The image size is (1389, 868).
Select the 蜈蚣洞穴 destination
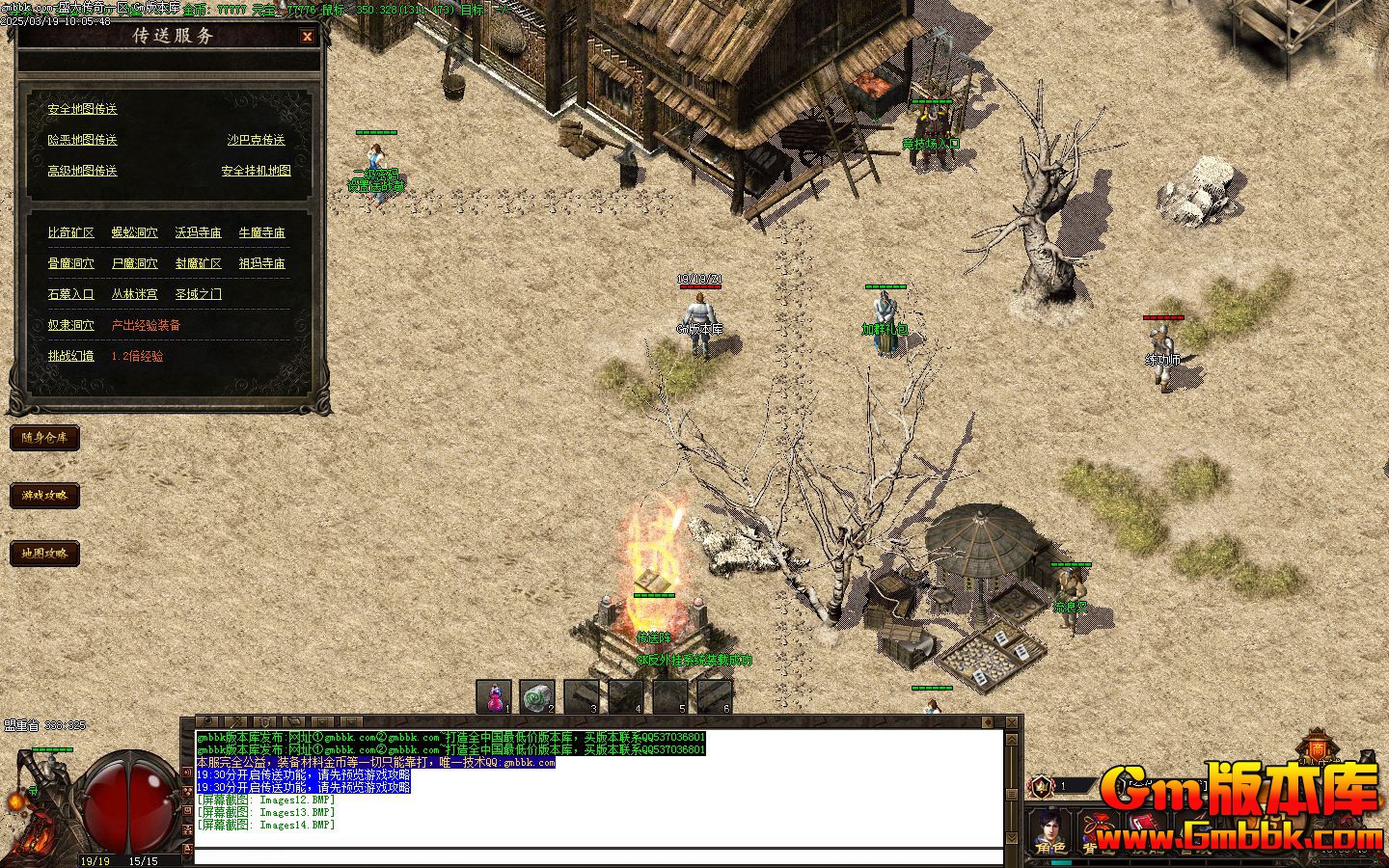(x=134, y=232)
